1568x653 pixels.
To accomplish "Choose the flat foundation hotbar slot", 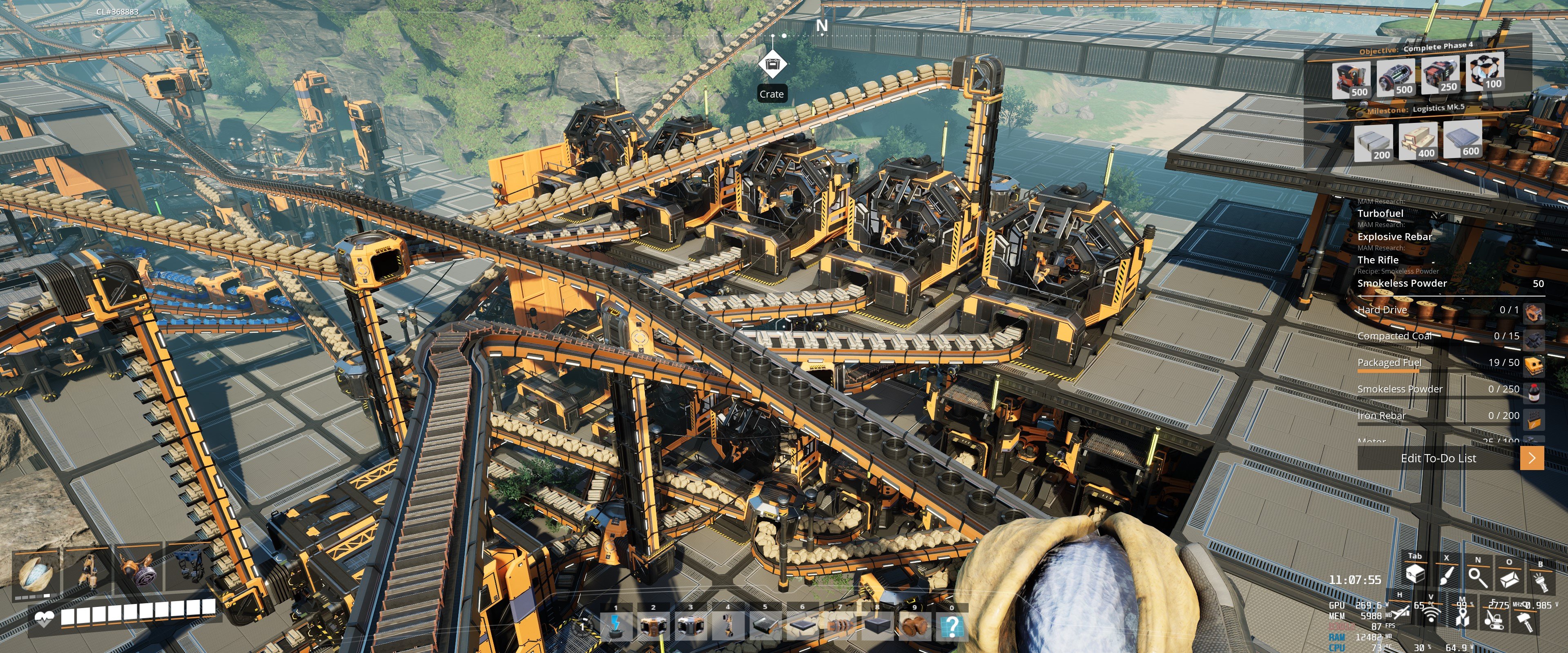I will point(802,626).
